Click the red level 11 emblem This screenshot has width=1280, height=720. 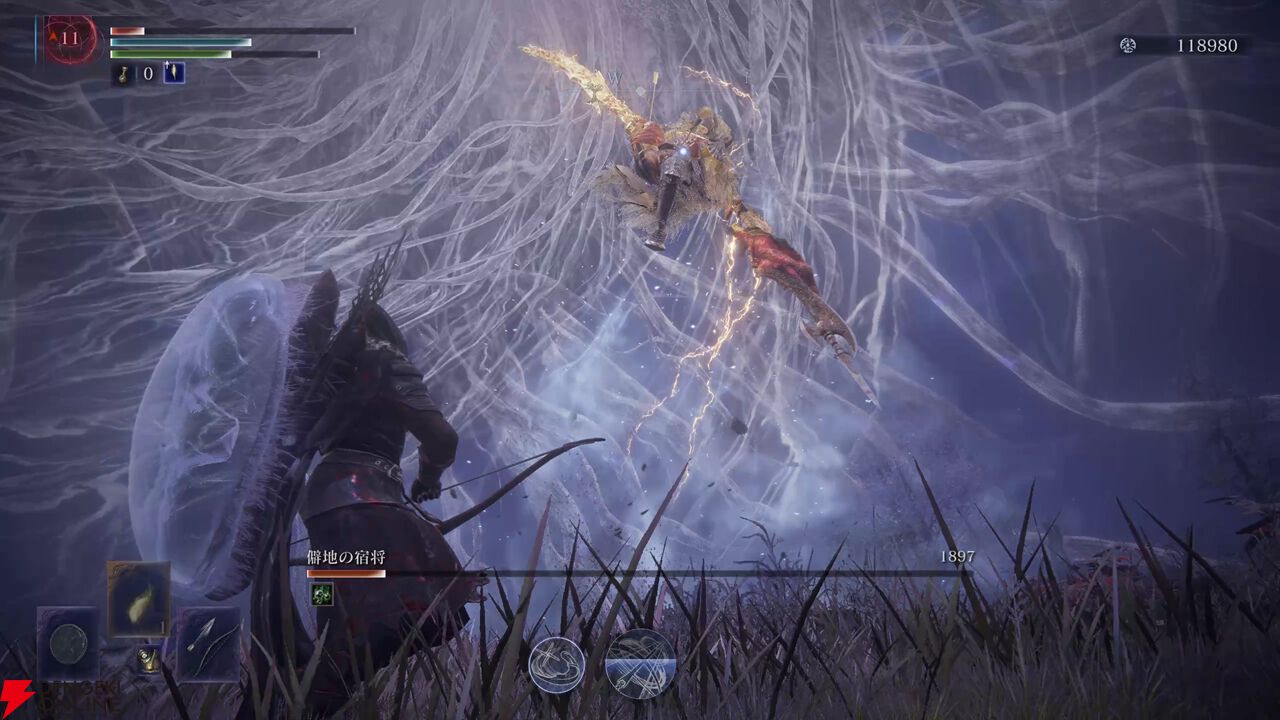pos(70,40)
